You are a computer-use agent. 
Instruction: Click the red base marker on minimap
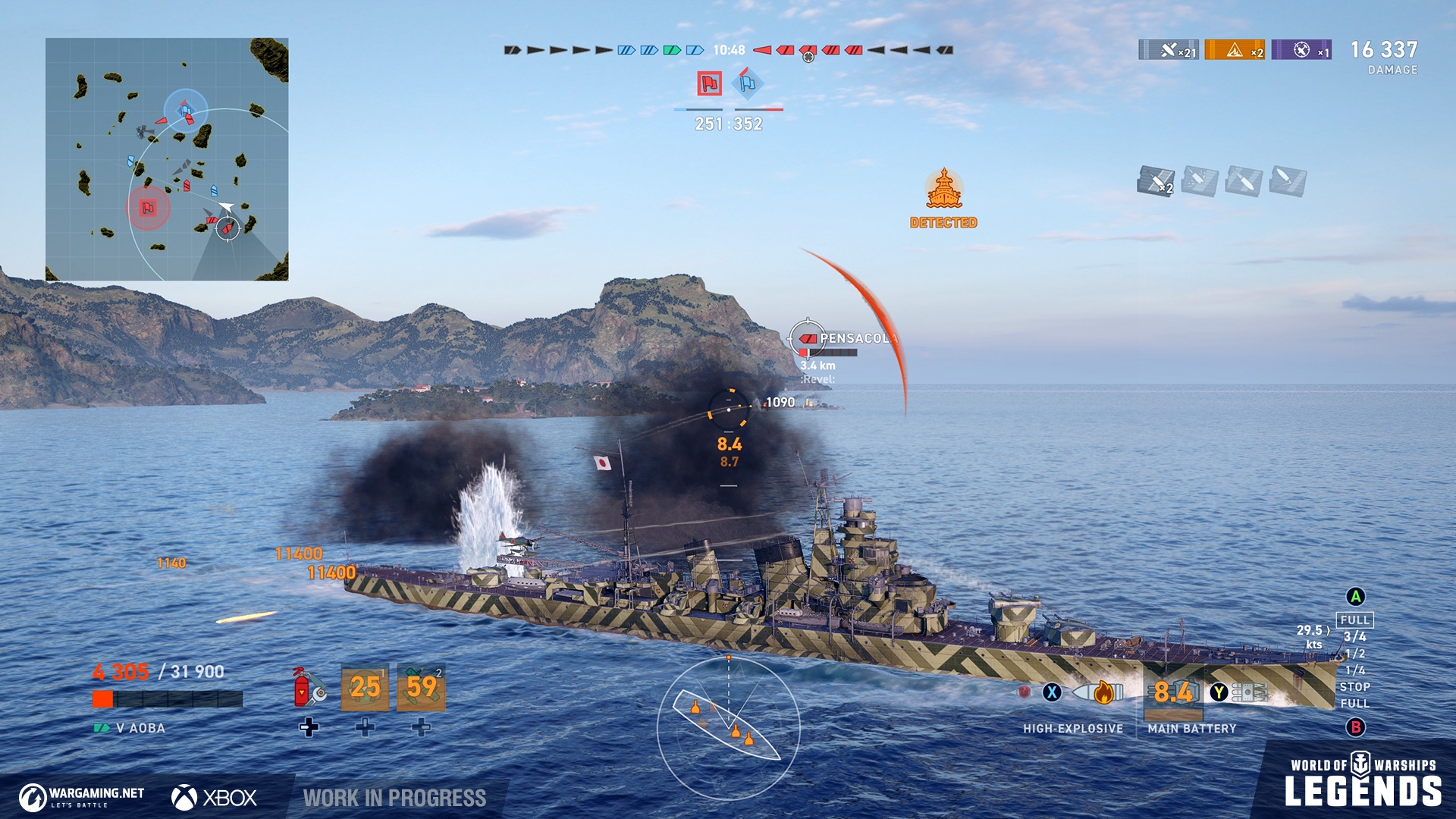[x=148, y=208]
